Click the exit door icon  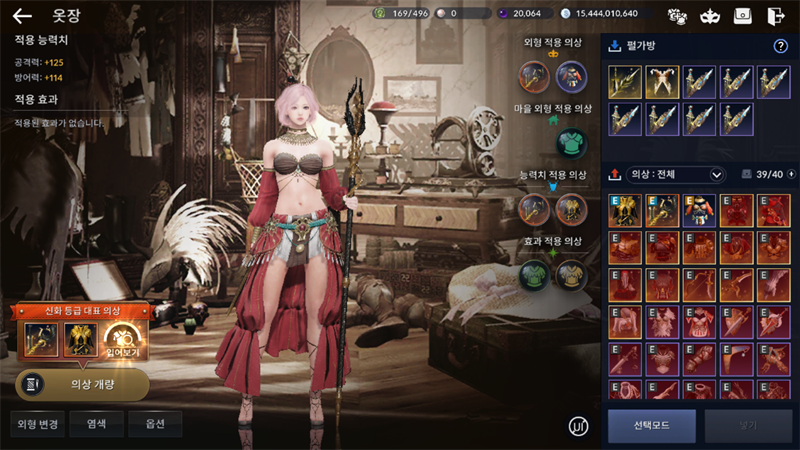[x=775, y=15]
